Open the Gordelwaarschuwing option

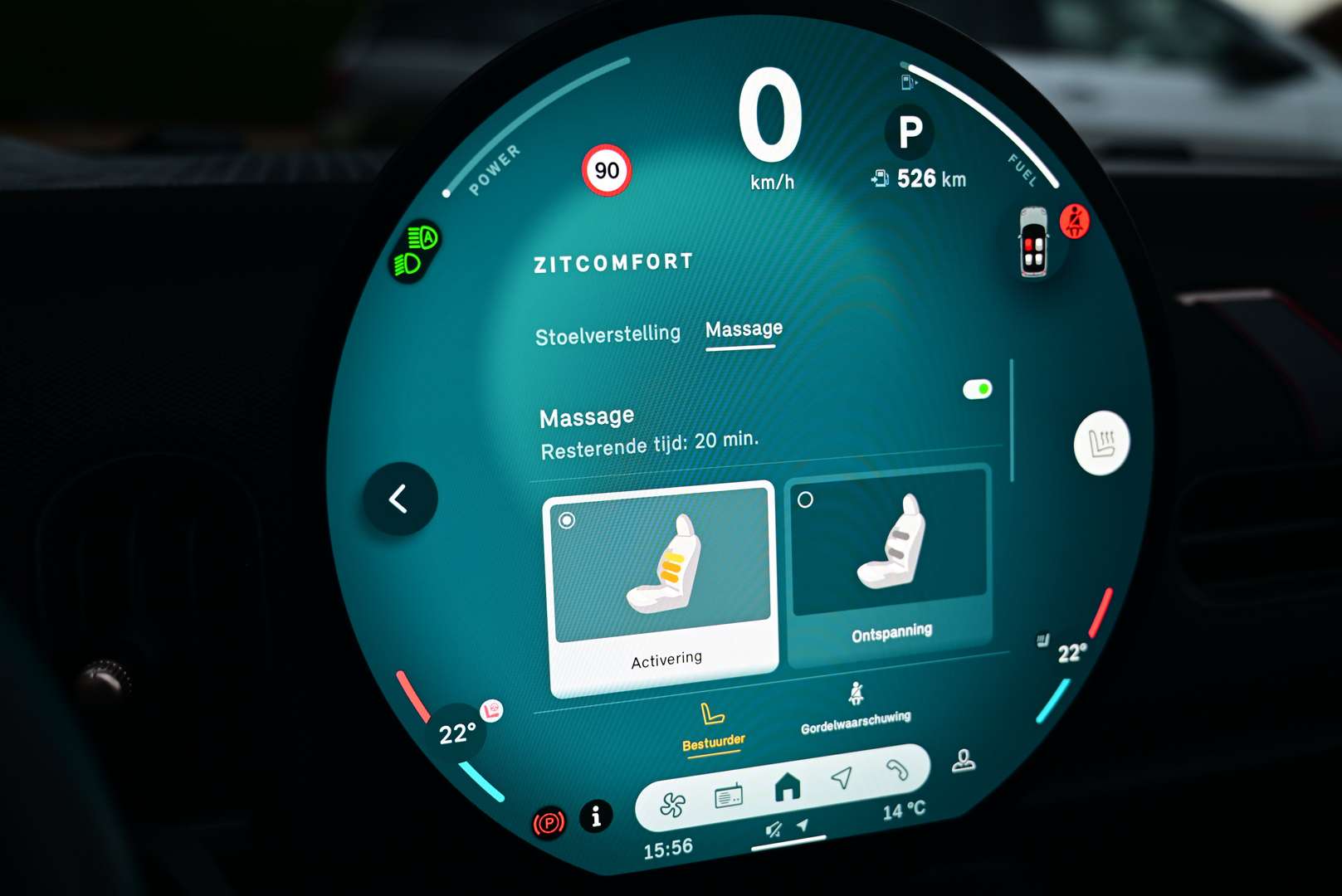[856, 710]
